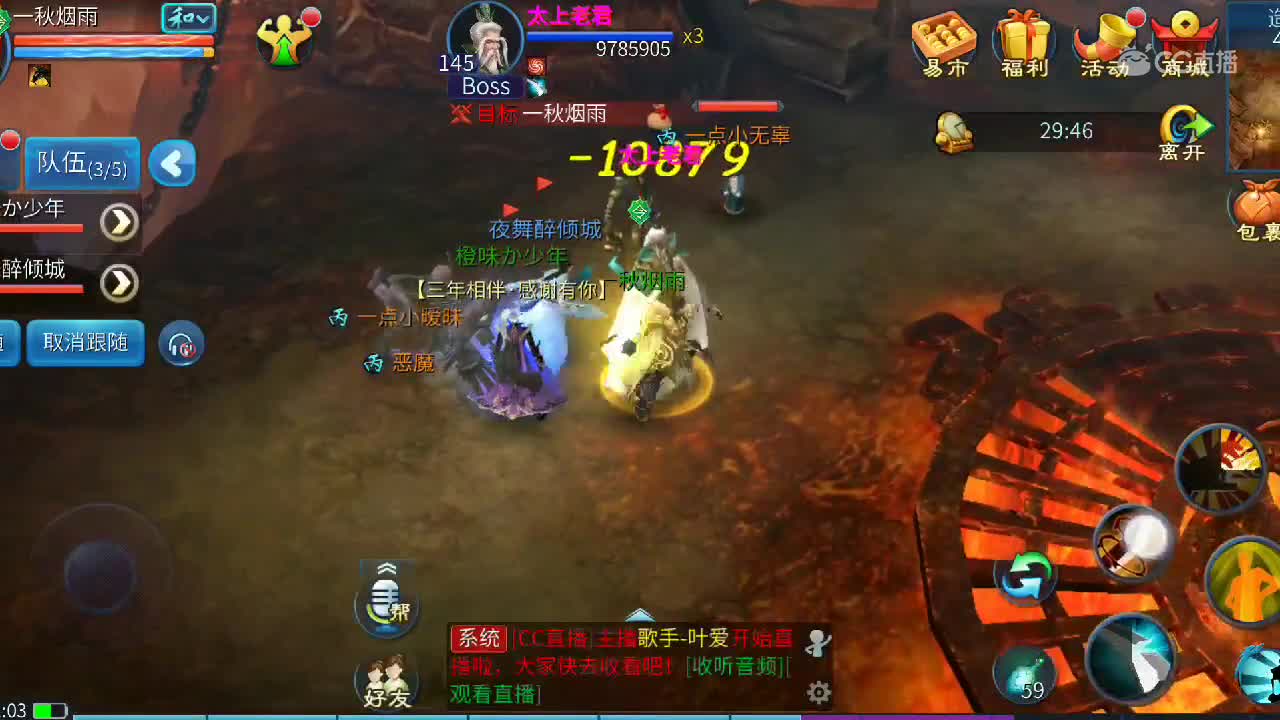Tap the 帮 guild chat microphone icon
Image resolution: width=1280 pixels, height=720 pixels.
pyautogui.click(x=385, y=600)
